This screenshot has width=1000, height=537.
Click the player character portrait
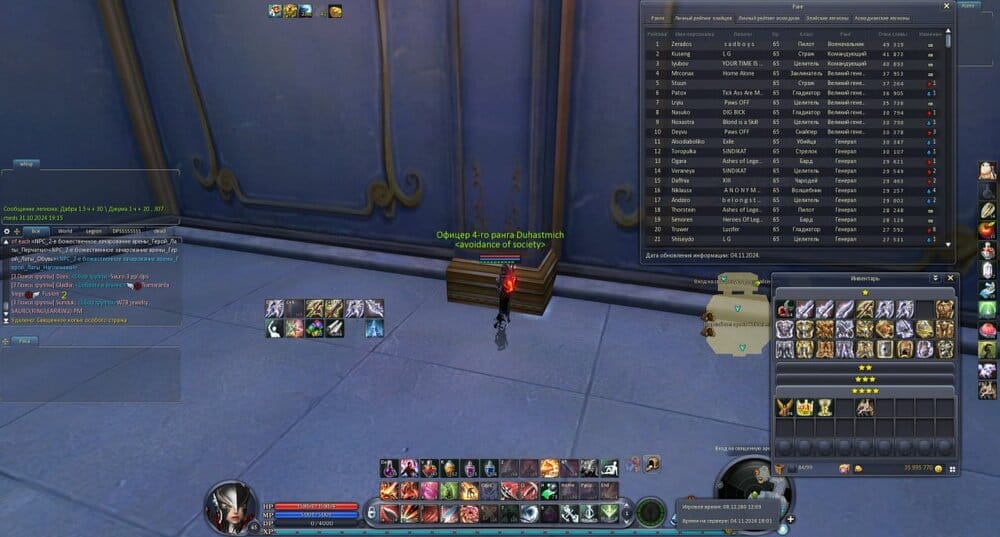[x=229, y=503]
